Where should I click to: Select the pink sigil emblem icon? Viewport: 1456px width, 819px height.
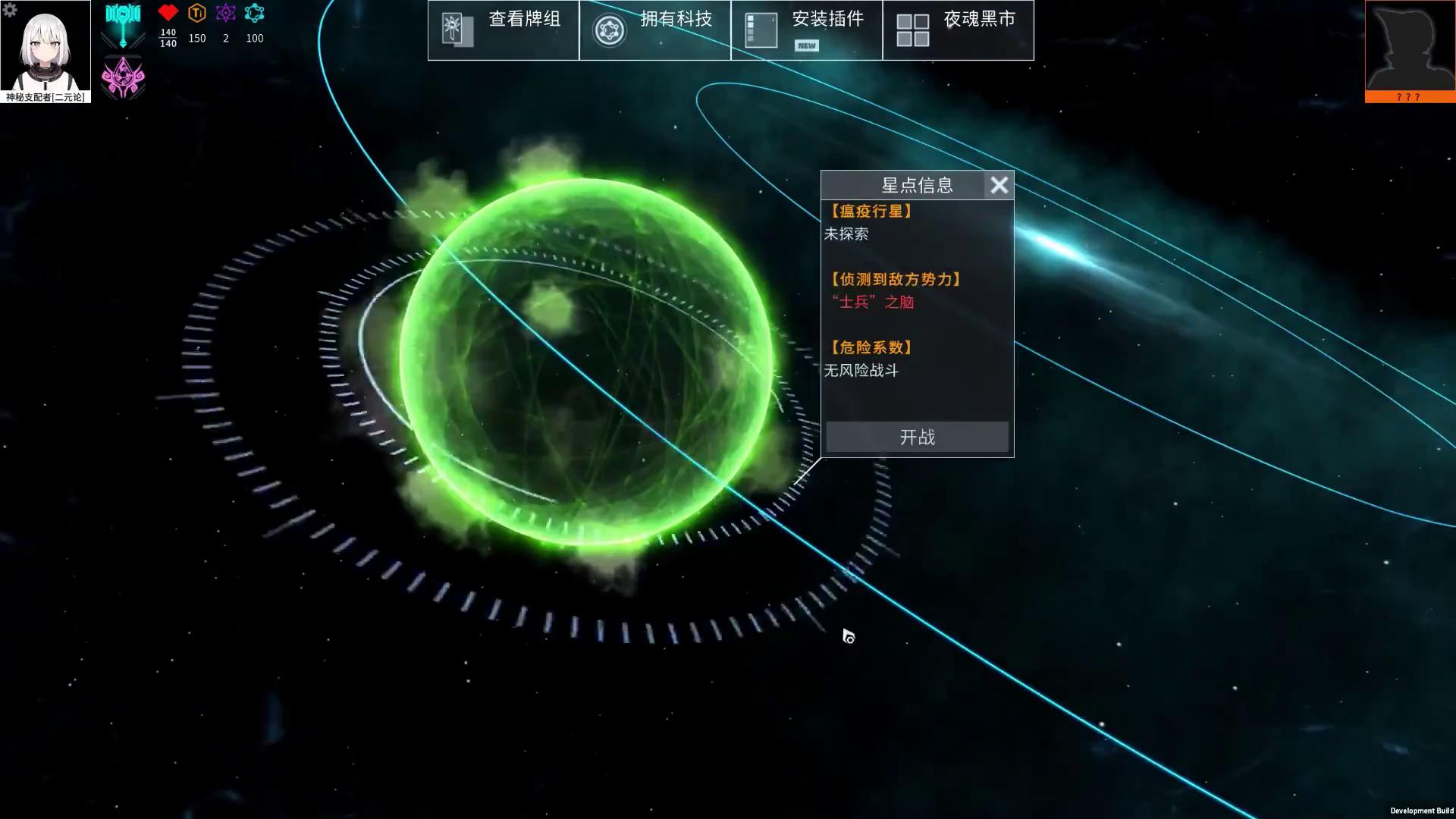[x=123, y=77]
